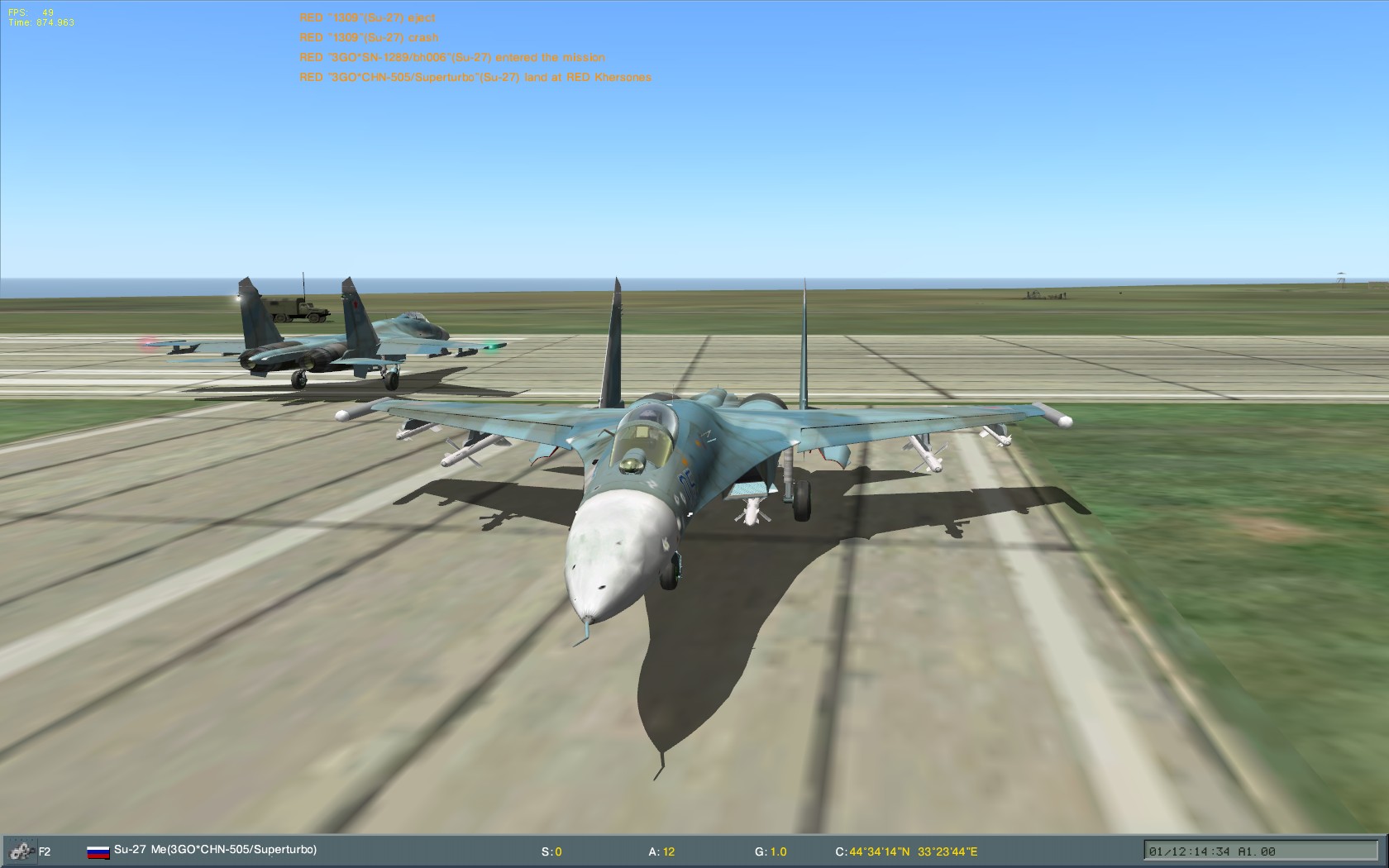Select the RED Khersones landing message

tap(475, 78)
